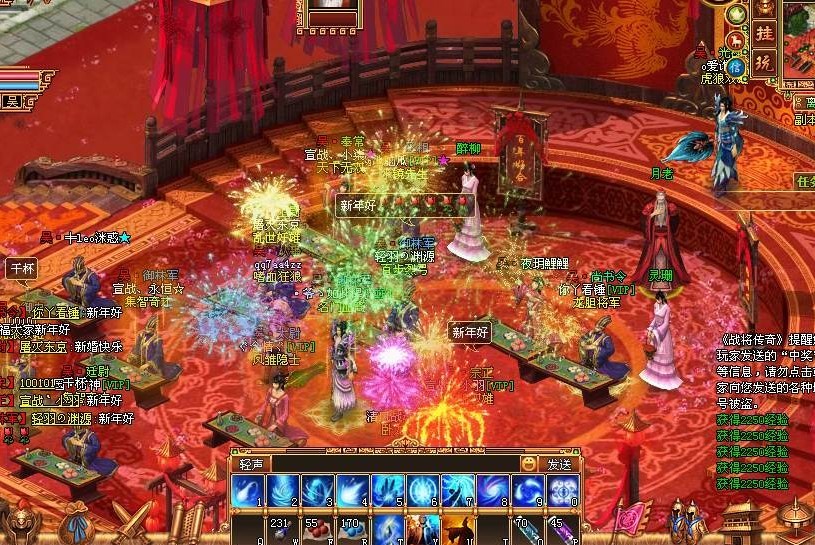Trigger the spiral vortex skill in slot 8
815x545 pixels.
[493, 491]
